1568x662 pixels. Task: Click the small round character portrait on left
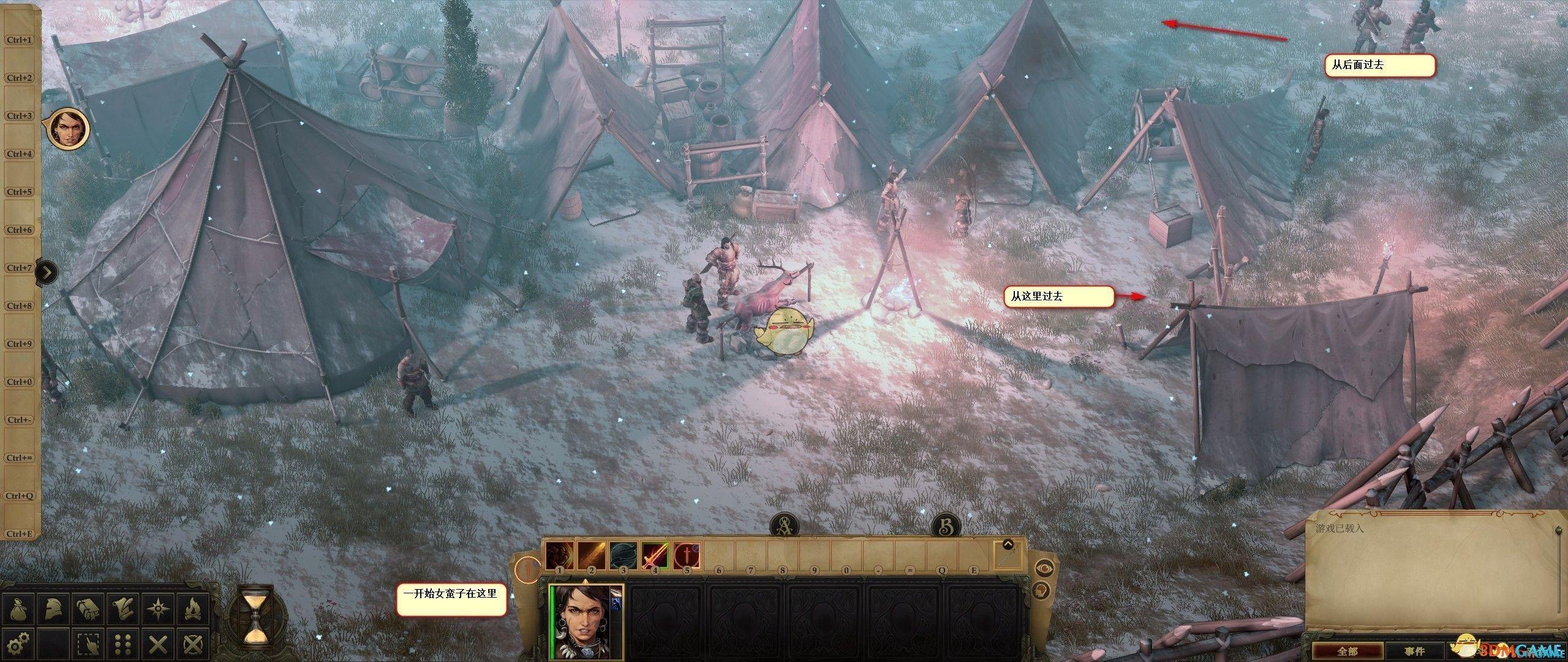67,129
